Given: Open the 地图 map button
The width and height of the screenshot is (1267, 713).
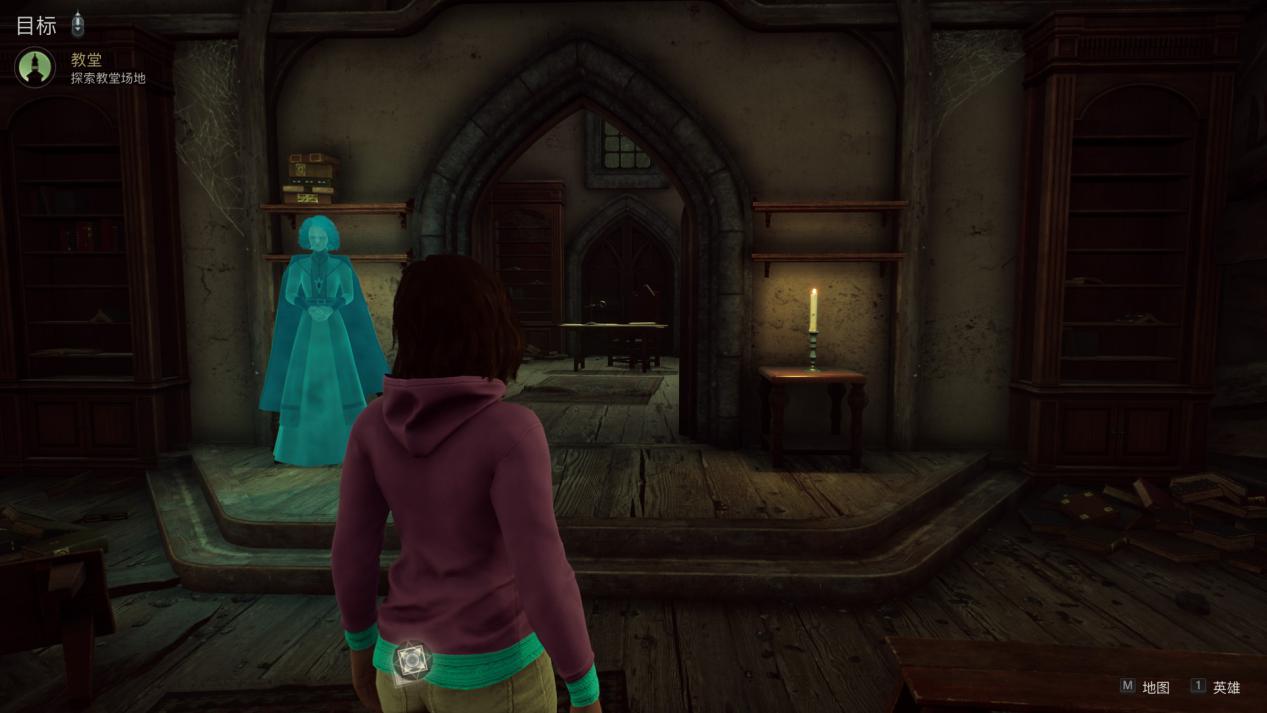Looking at the screenshot, I should pos(1144,687).
